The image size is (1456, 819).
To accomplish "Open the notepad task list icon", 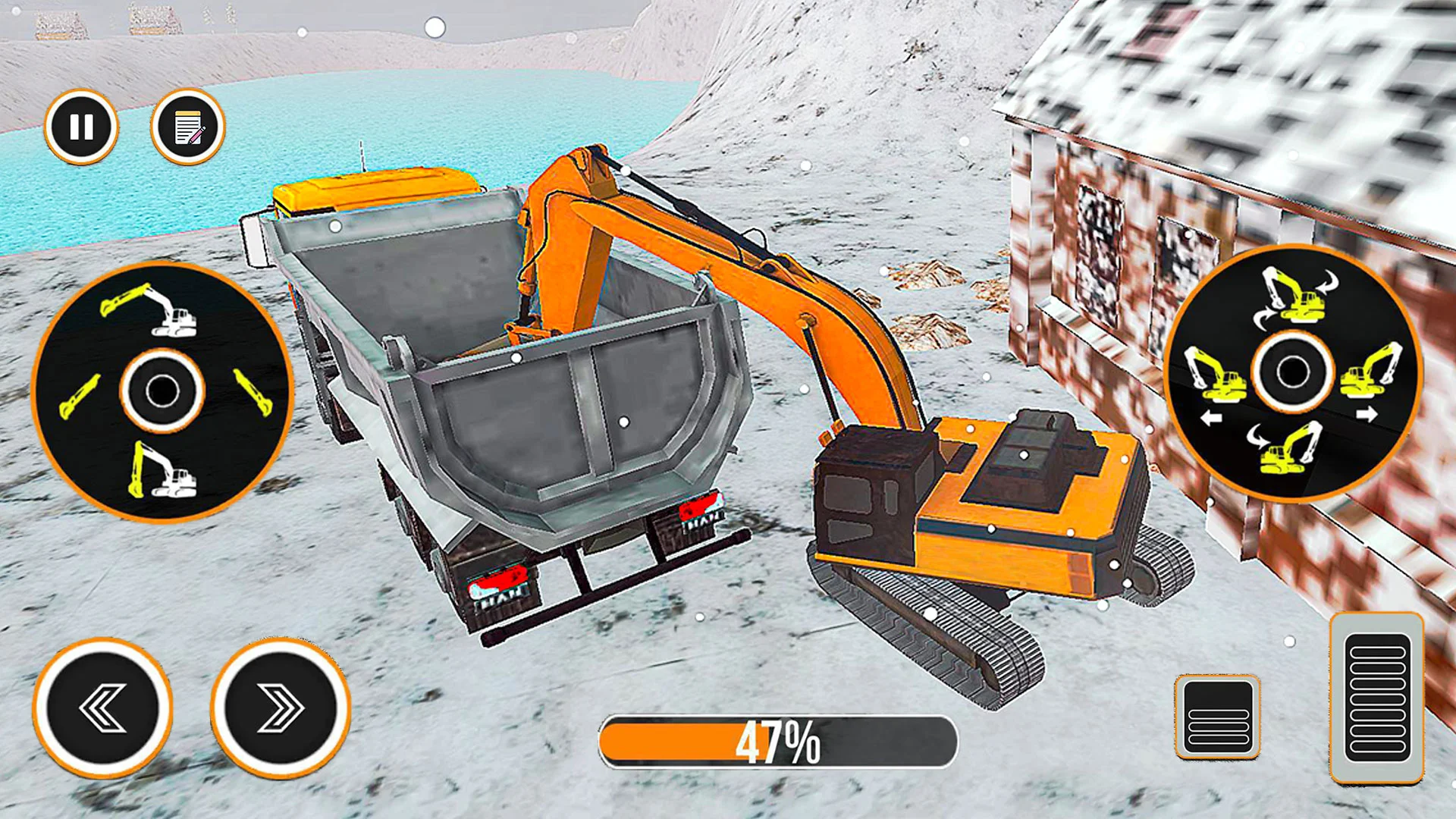I will pos(188,127).
